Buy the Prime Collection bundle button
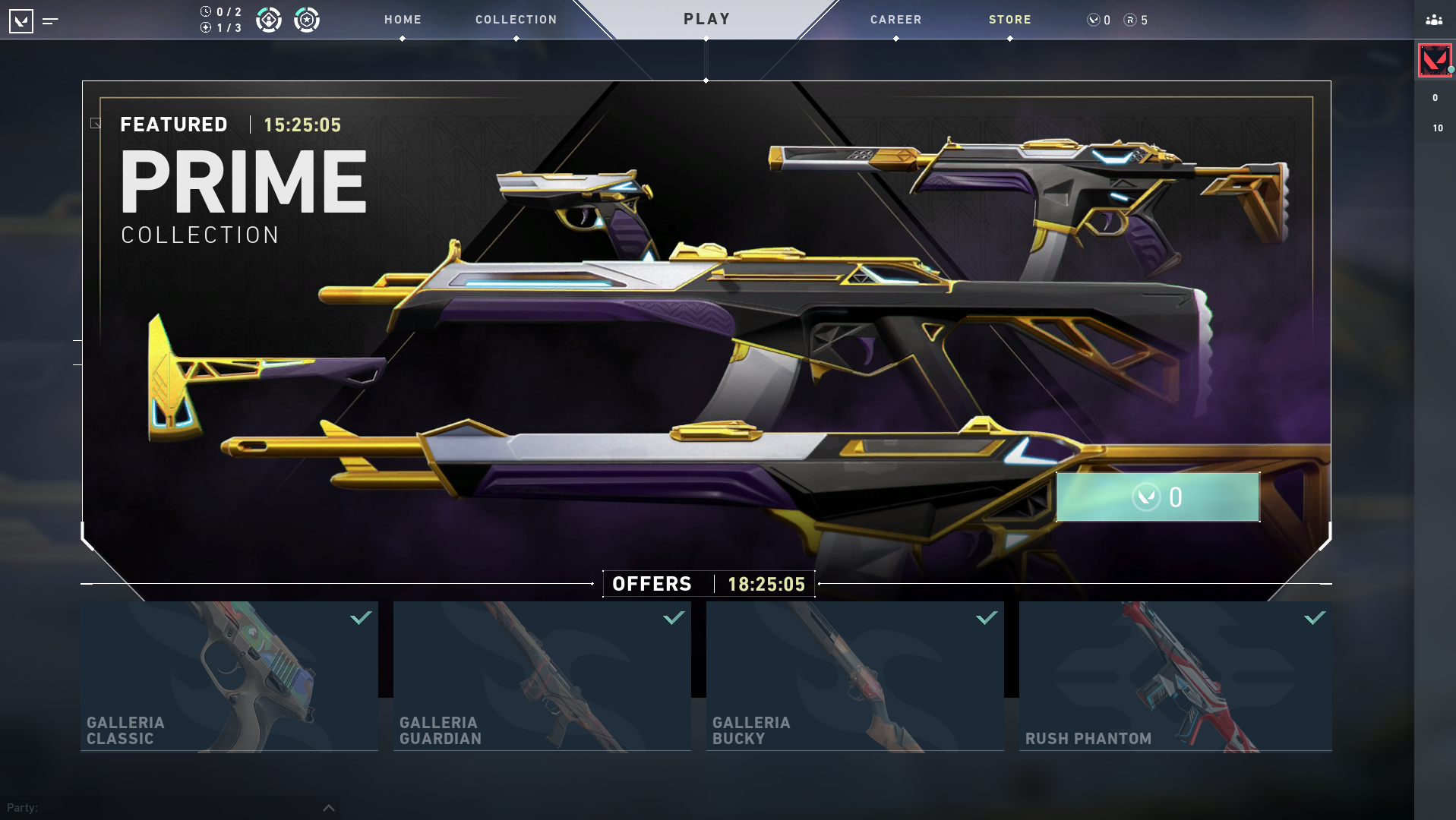The height and width of the screenshot is (820, 1456). click(1158, 497)
